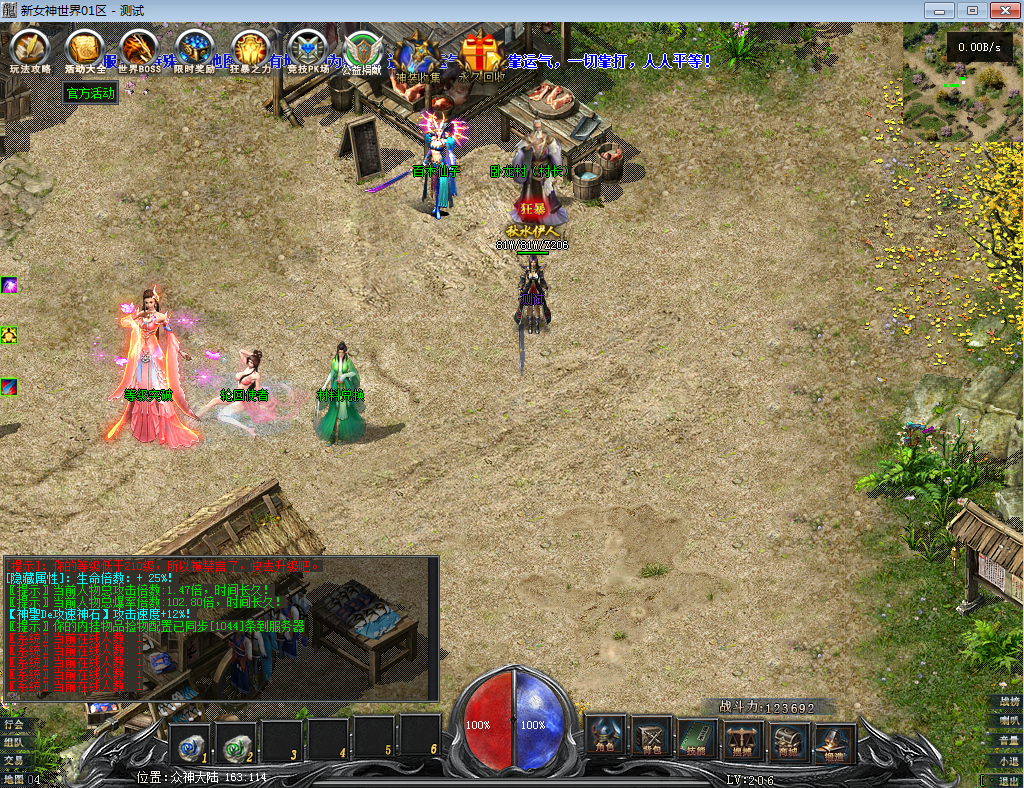Click the 竞技PK场 arena icon
The image size is (1024, 788).
coord(306,49)
